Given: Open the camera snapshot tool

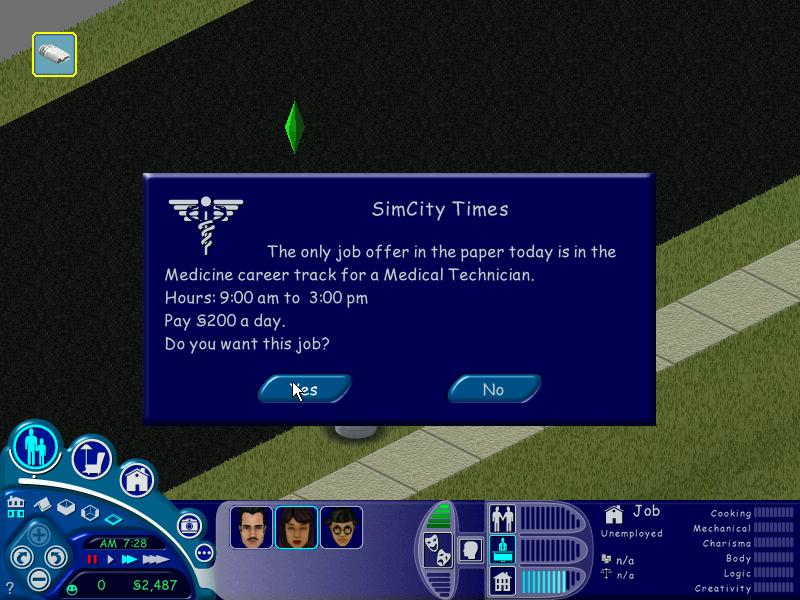Looking at the screenshot, I should [x=189, y=525].
